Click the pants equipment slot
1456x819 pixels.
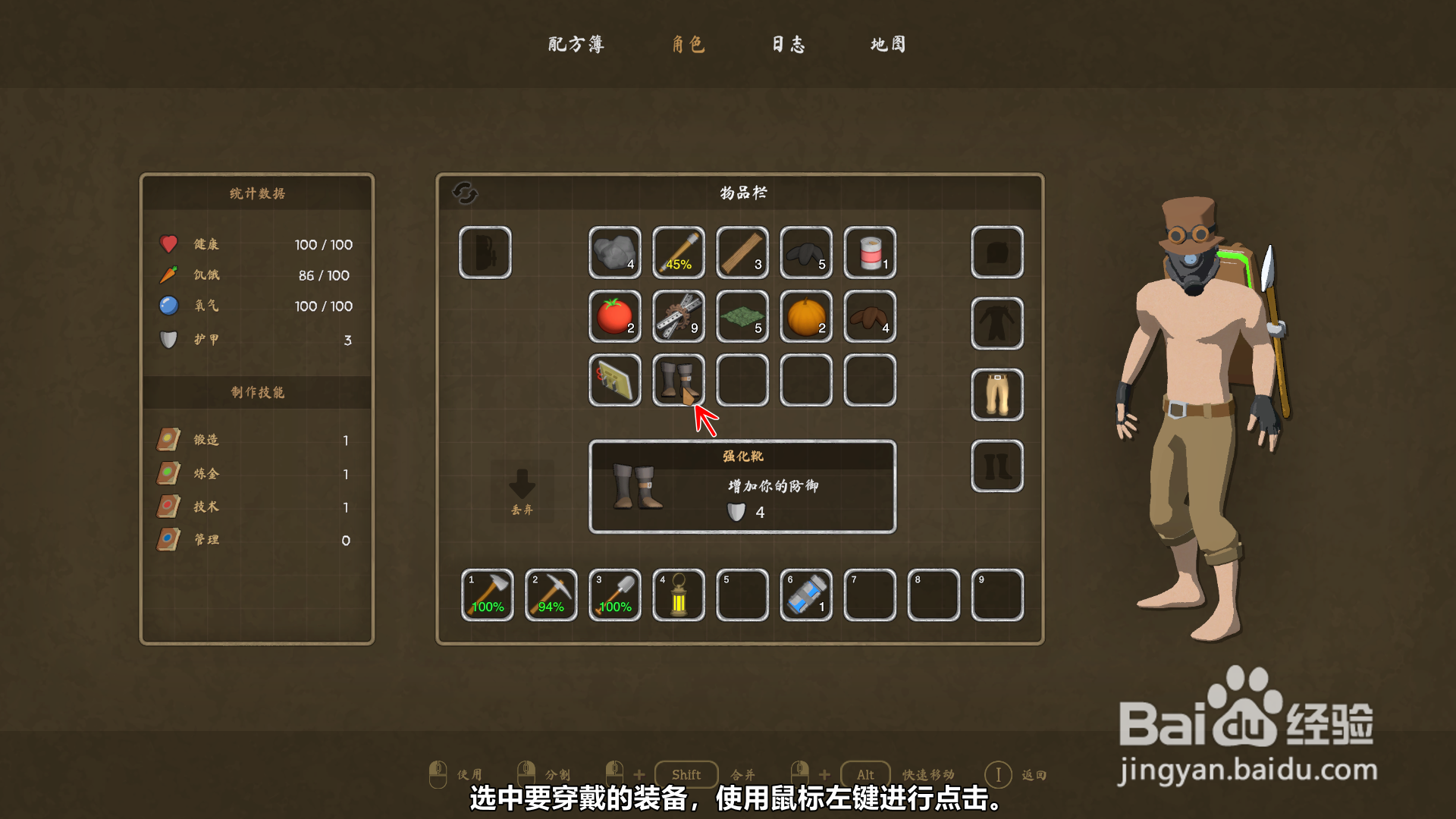pos(996,394)
